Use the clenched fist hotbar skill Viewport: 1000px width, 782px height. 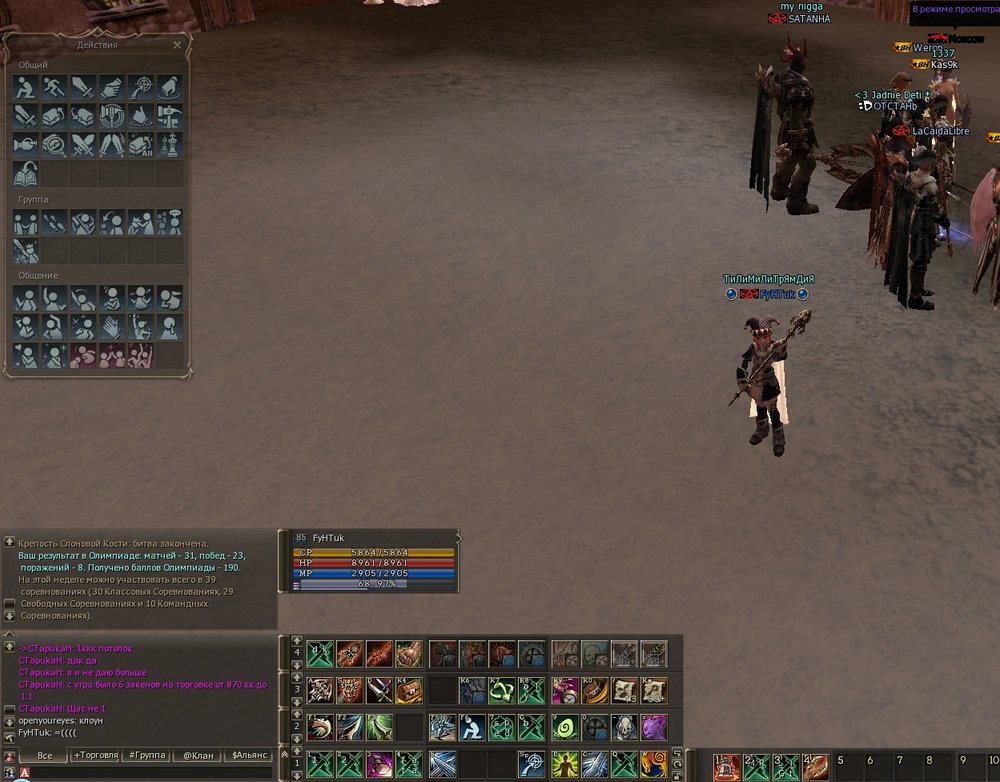[409, 654]
